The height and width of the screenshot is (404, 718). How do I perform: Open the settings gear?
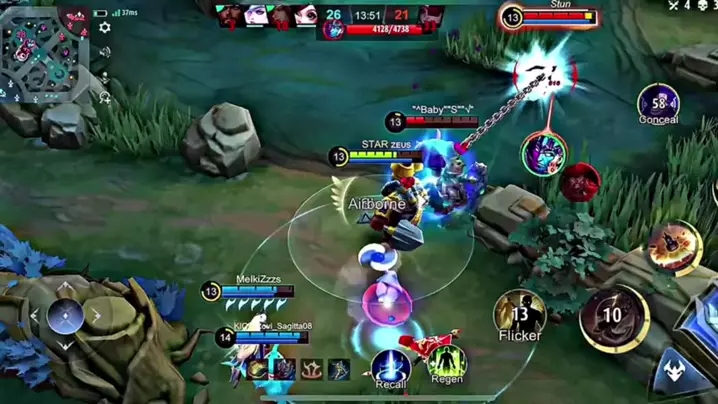pos(104,28)
